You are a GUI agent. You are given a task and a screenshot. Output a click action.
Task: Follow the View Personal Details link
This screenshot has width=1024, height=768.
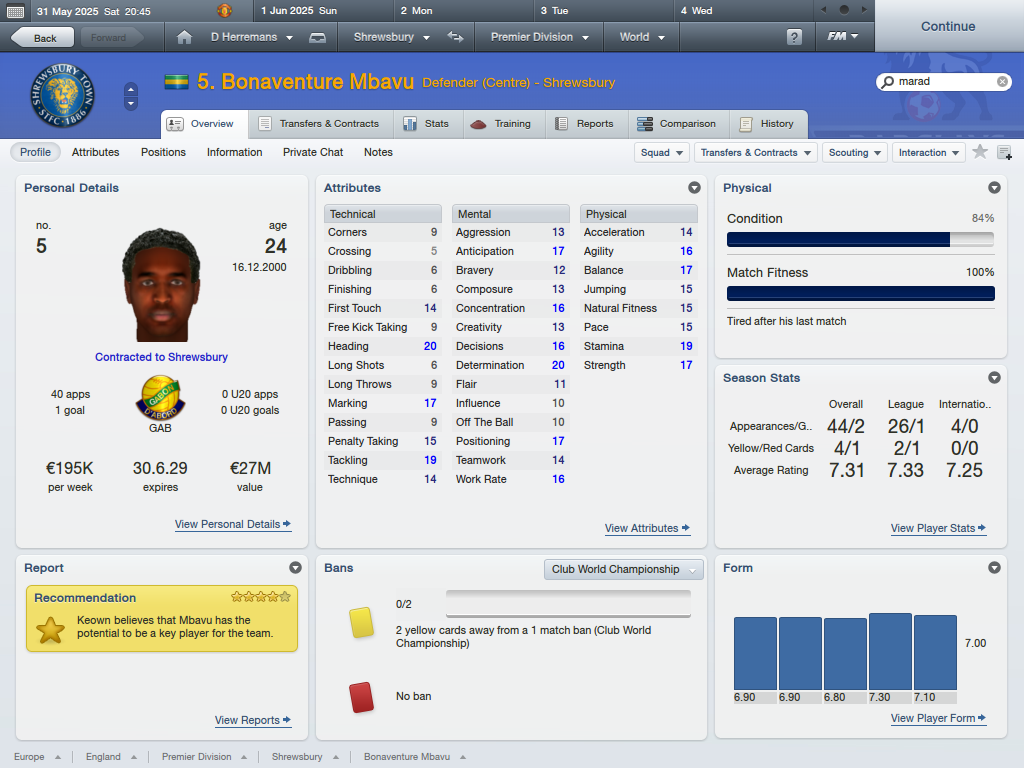point(232,524)
